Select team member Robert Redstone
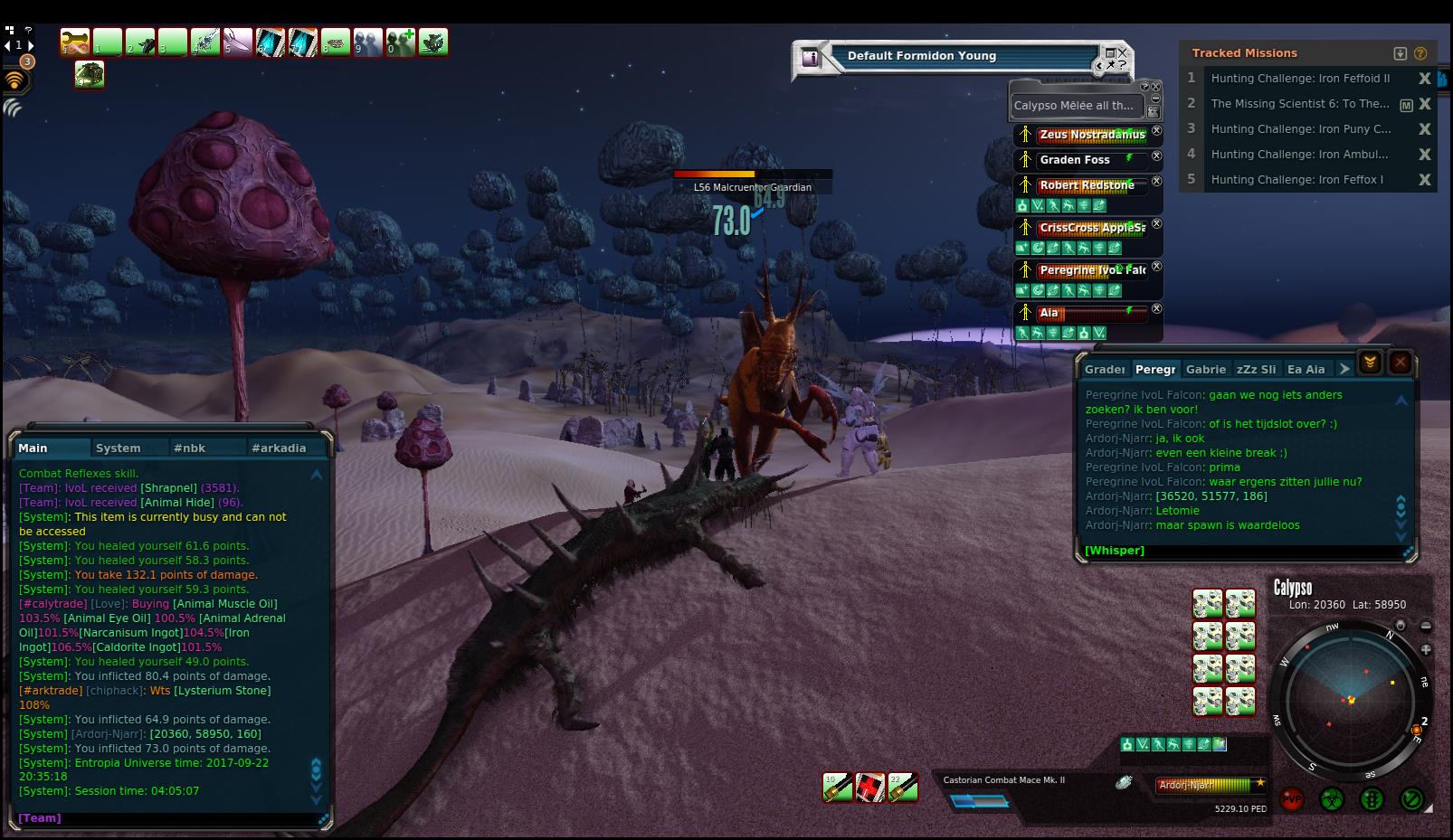Screen dimensions: 1453x840 [1087, 185]
